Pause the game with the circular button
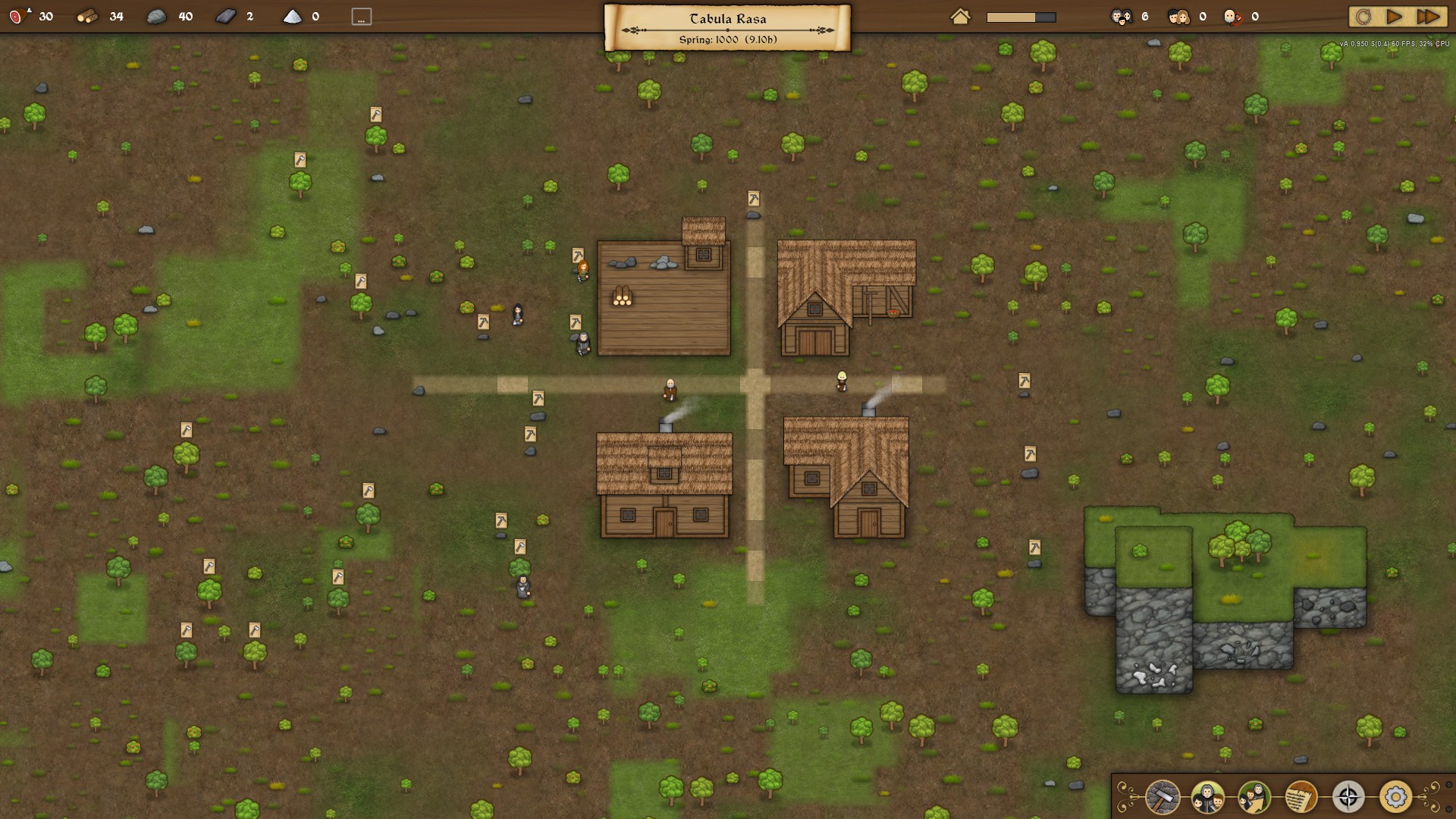Viewport: 1456px width, 819px height. 1363,17
